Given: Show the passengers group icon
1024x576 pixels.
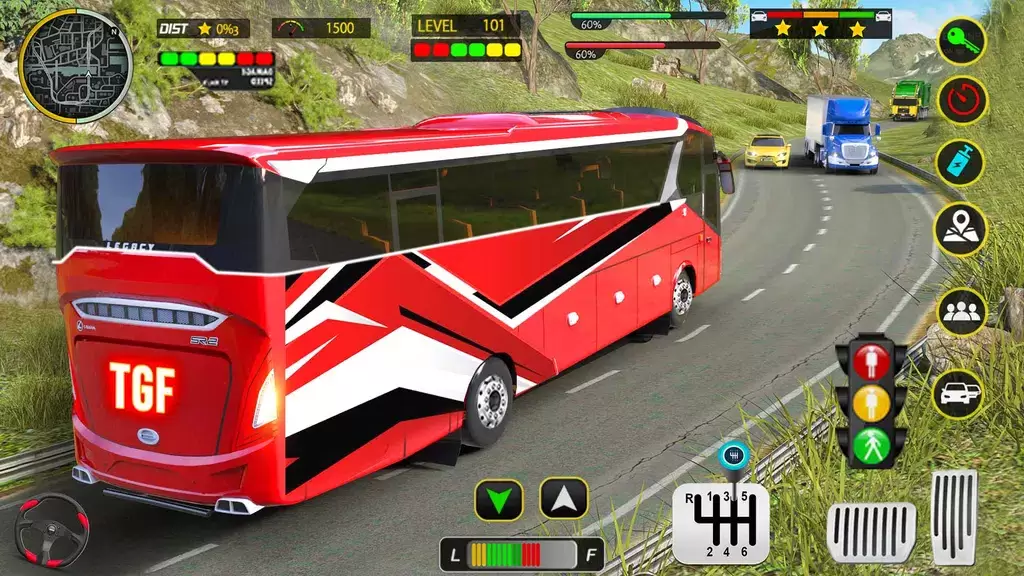Looking at the screenshot, I should 961,311.
